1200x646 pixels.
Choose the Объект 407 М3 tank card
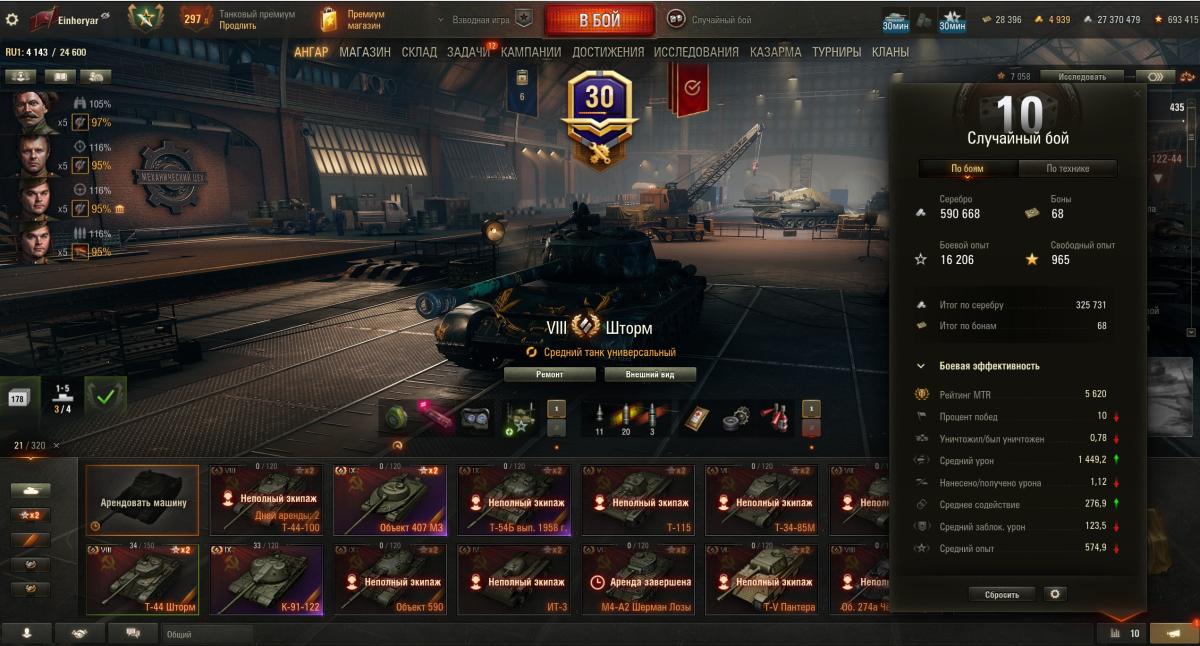[390, 500]
